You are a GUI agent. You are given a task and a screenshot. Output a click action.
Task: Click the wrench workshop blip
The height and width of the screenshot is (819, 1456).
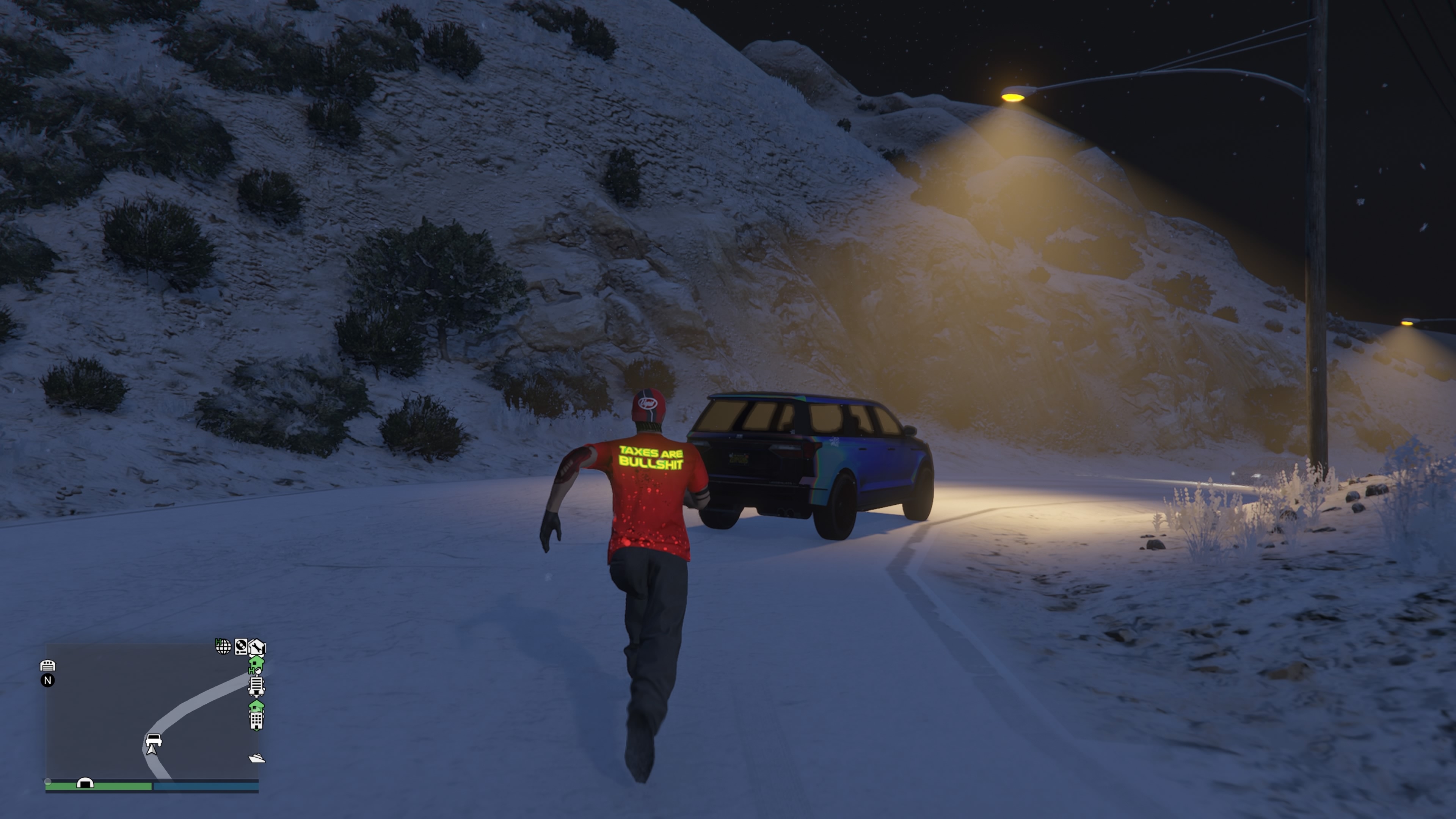coord(257,646)
